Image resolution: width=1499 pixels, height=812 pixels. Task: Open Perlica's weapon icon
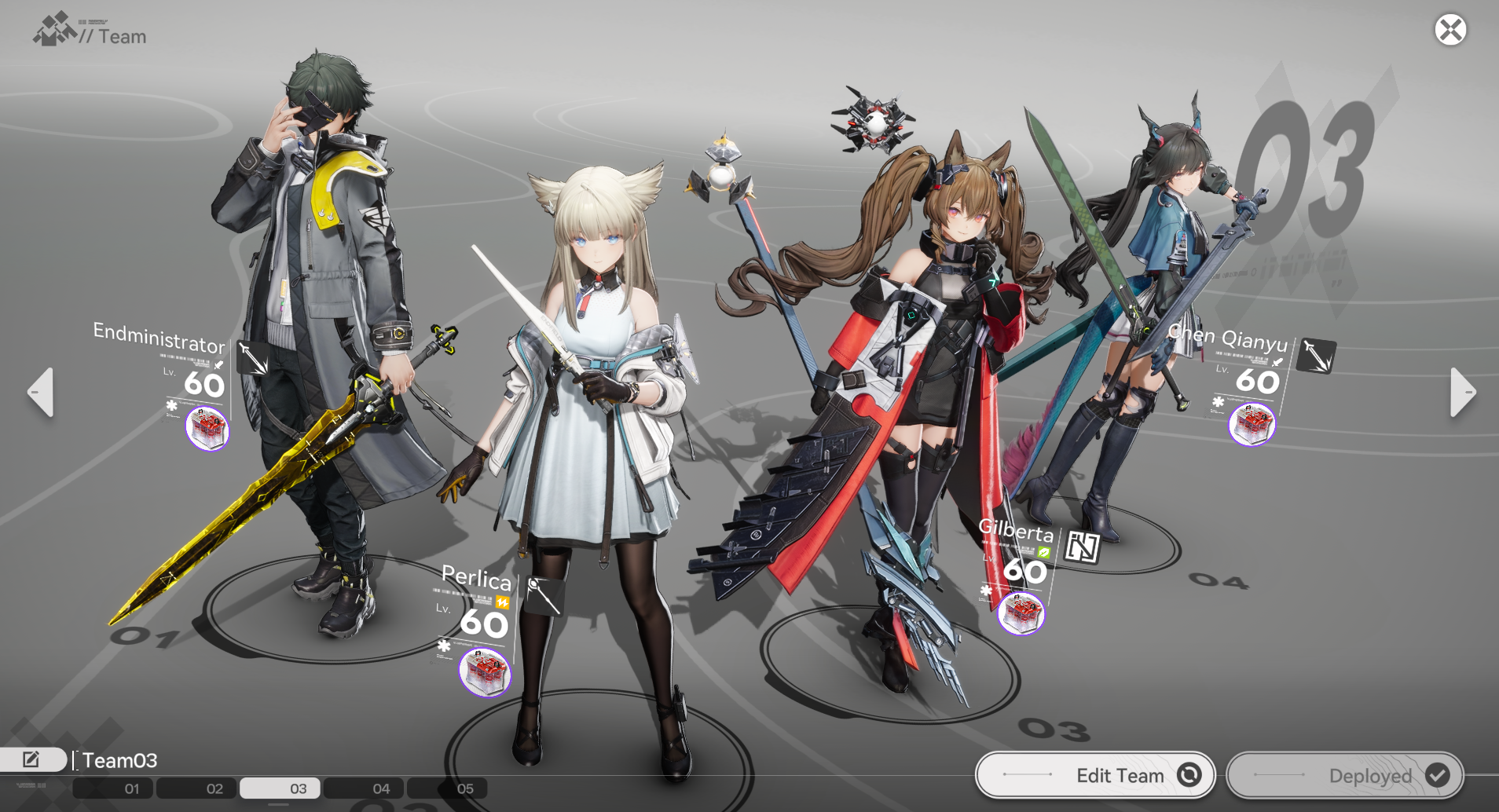click(x=544, y=595)
